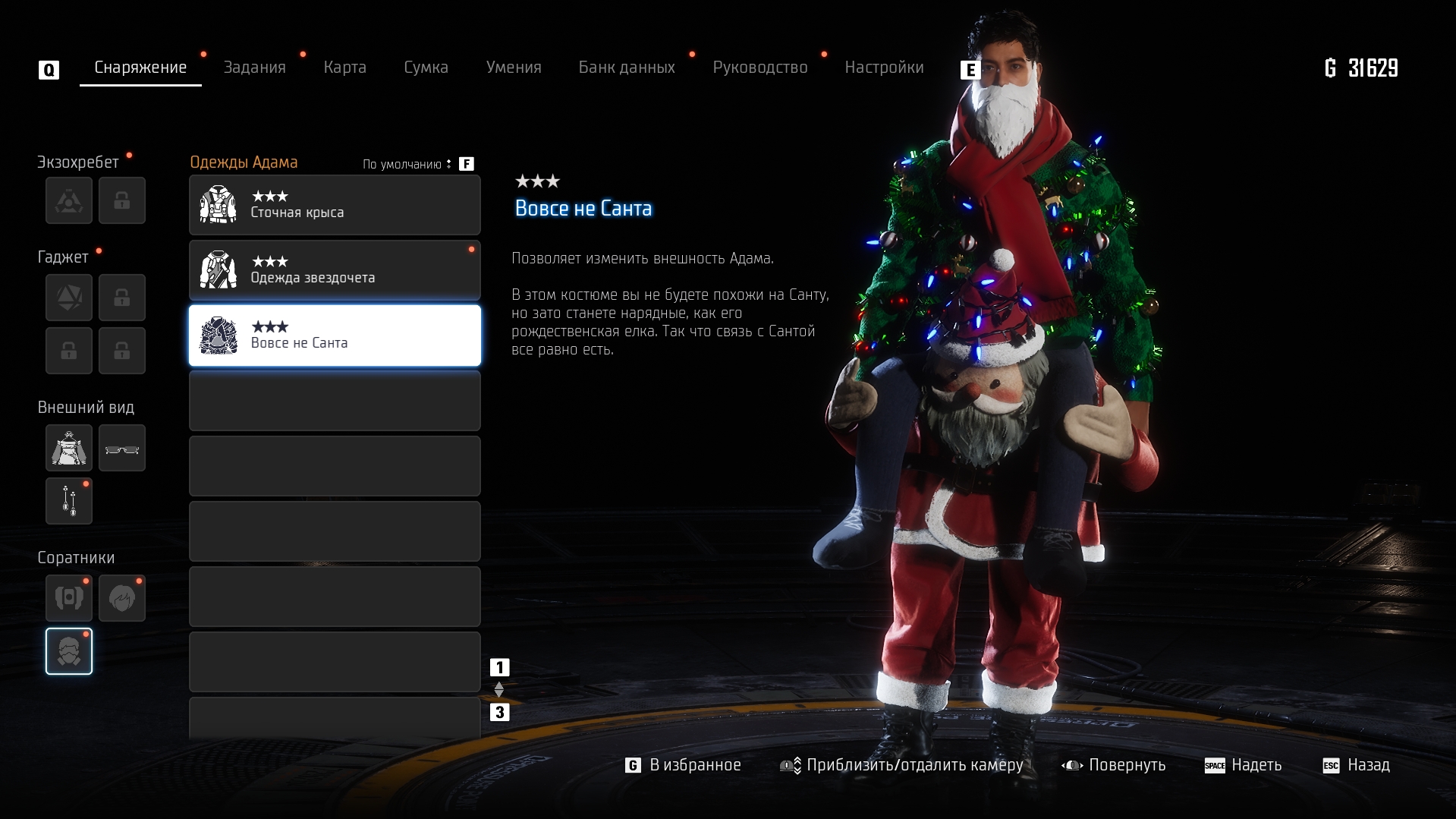The image size is (1456, 819).
Task: Select the Сточная крыса outfit
Action: (335, 205)
